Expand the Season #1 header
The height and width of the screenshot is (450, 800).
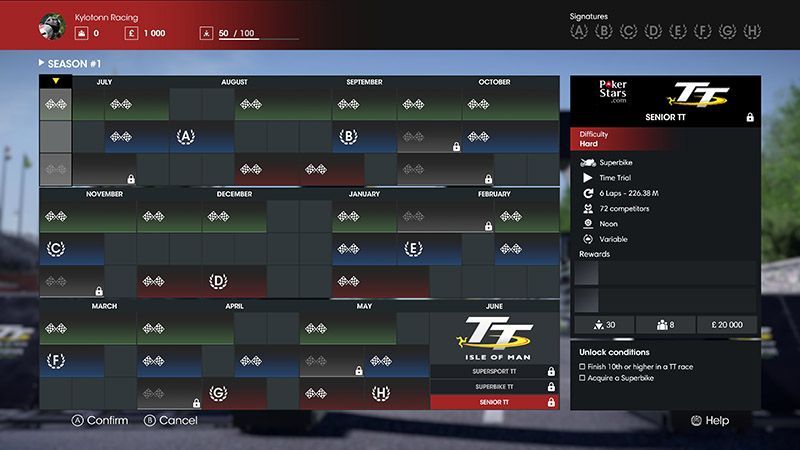[x=70, y=63]
